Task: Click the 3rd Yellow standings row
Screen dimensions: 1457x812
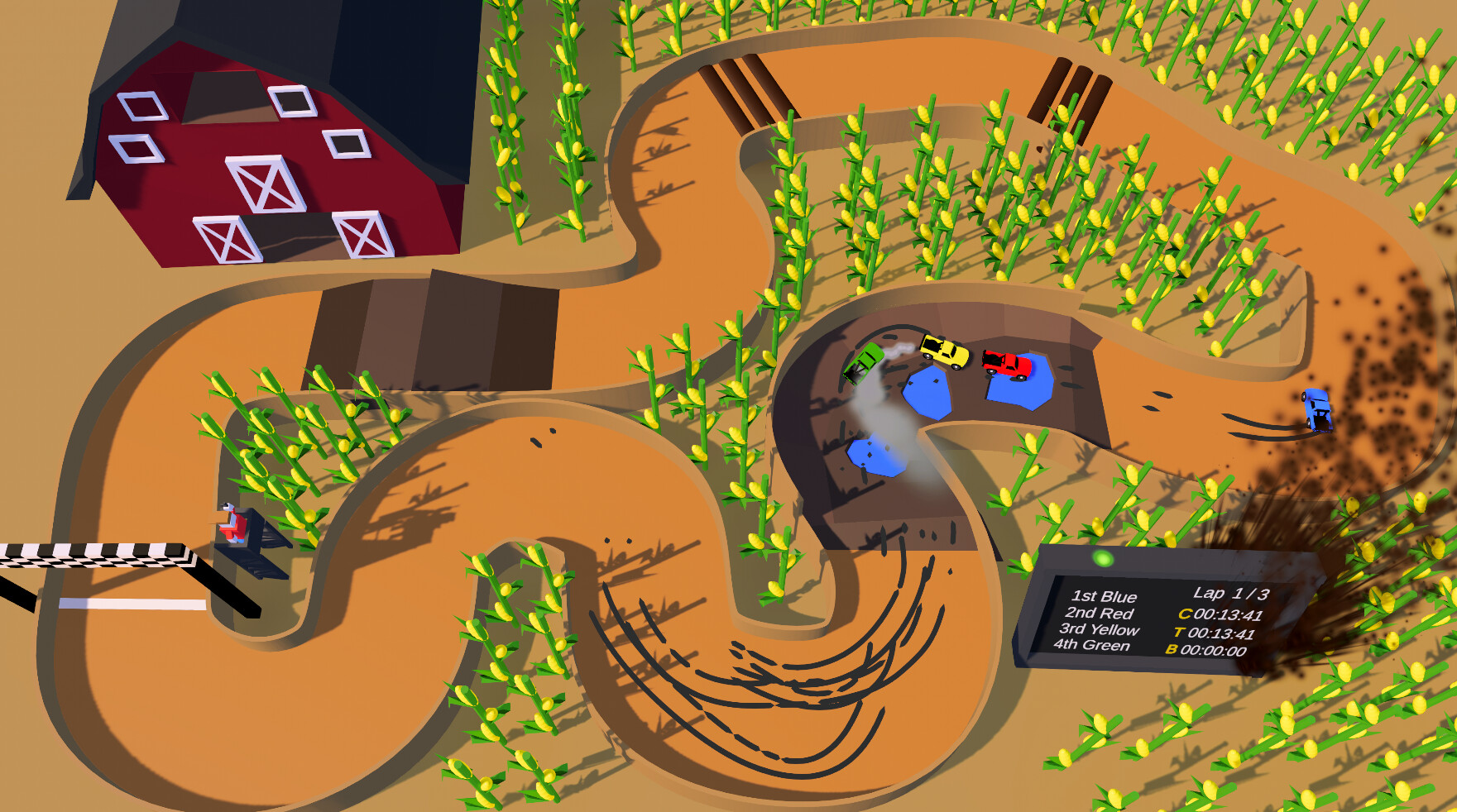Action: coord(1100,631)
